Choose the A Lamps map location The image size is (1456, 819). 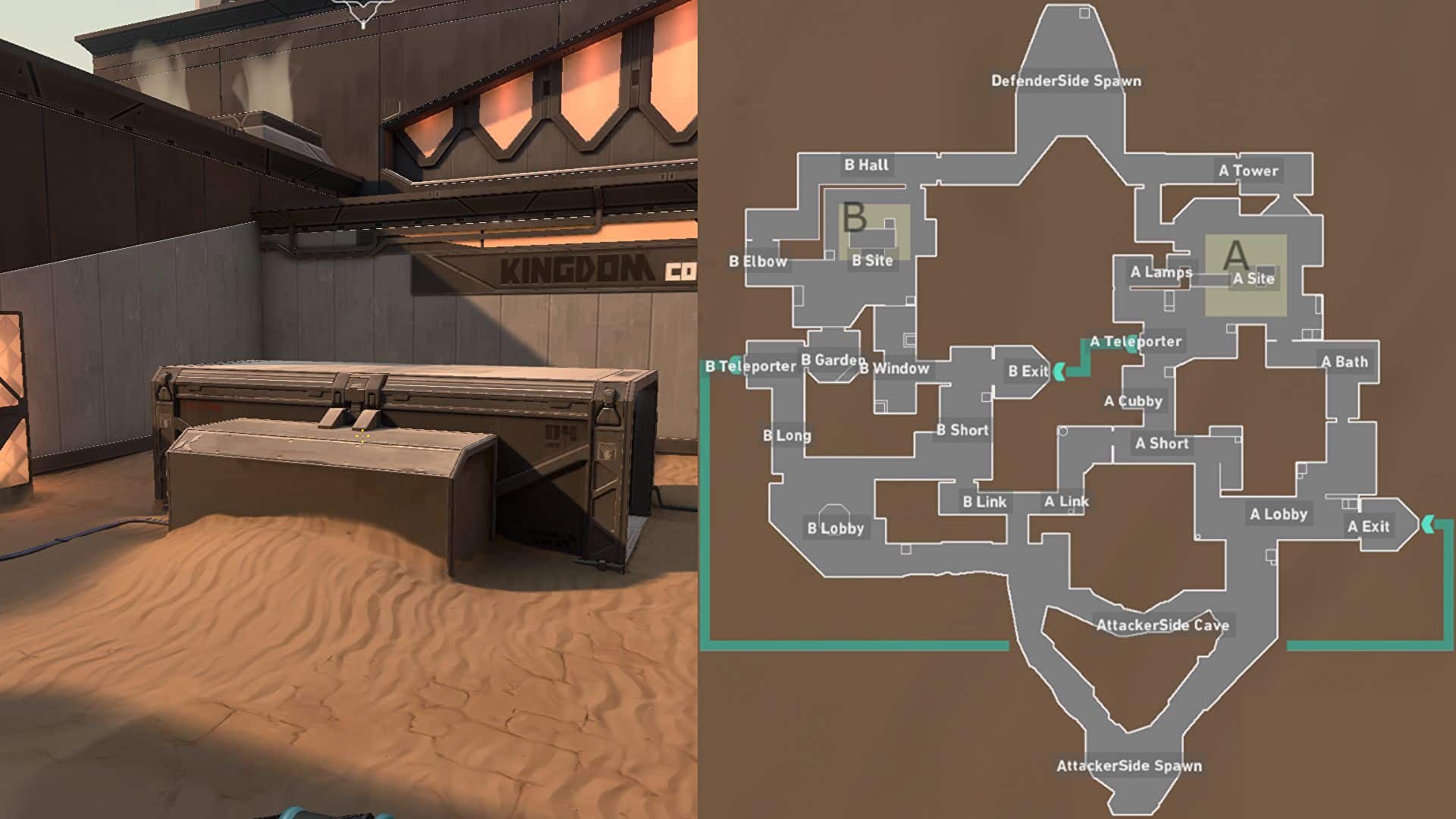[1161, 272]
